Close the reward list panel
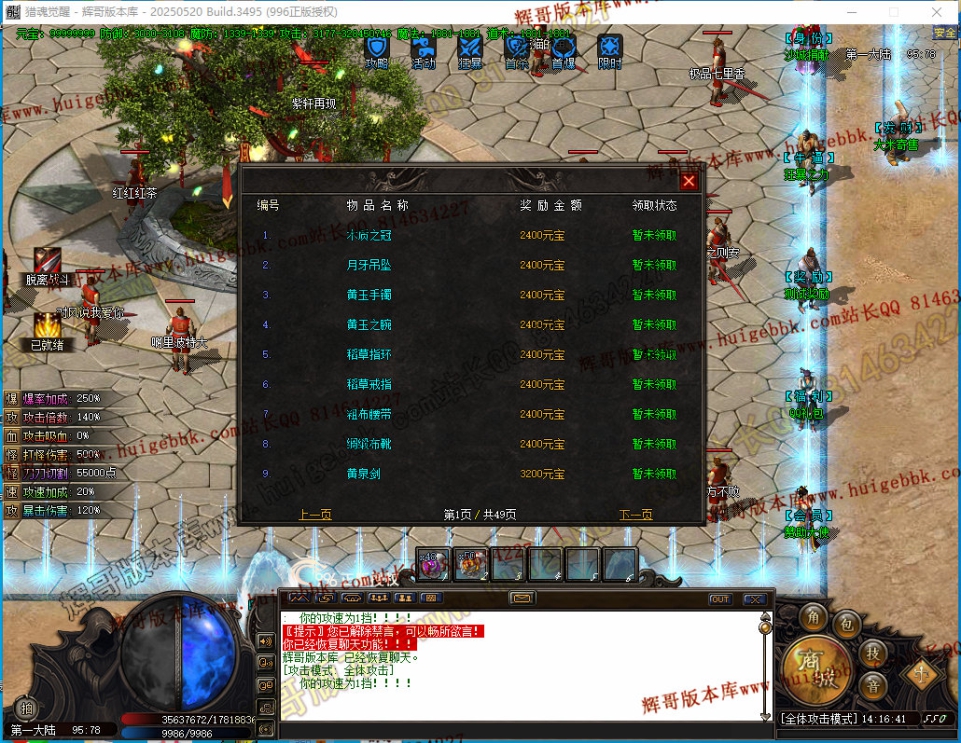Screen dimensions: 961x743 coord(688,181)
